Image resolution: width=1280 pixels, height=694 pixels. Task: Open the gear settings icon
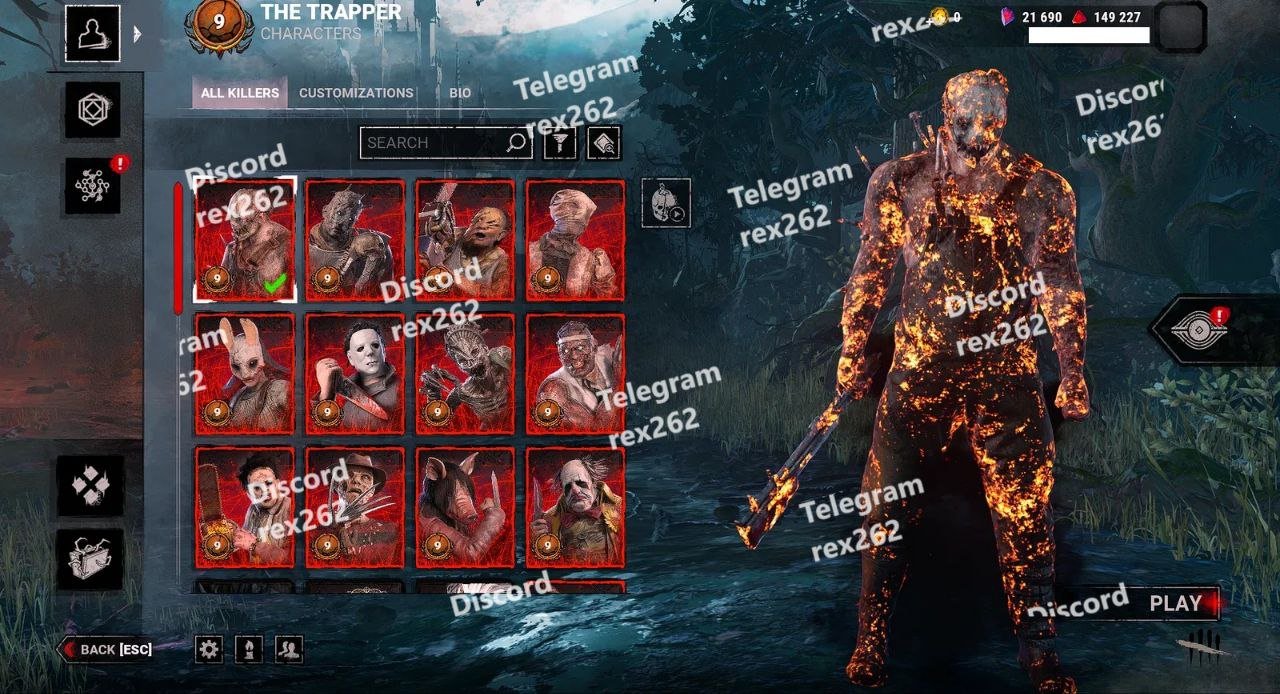coord(209,650)
